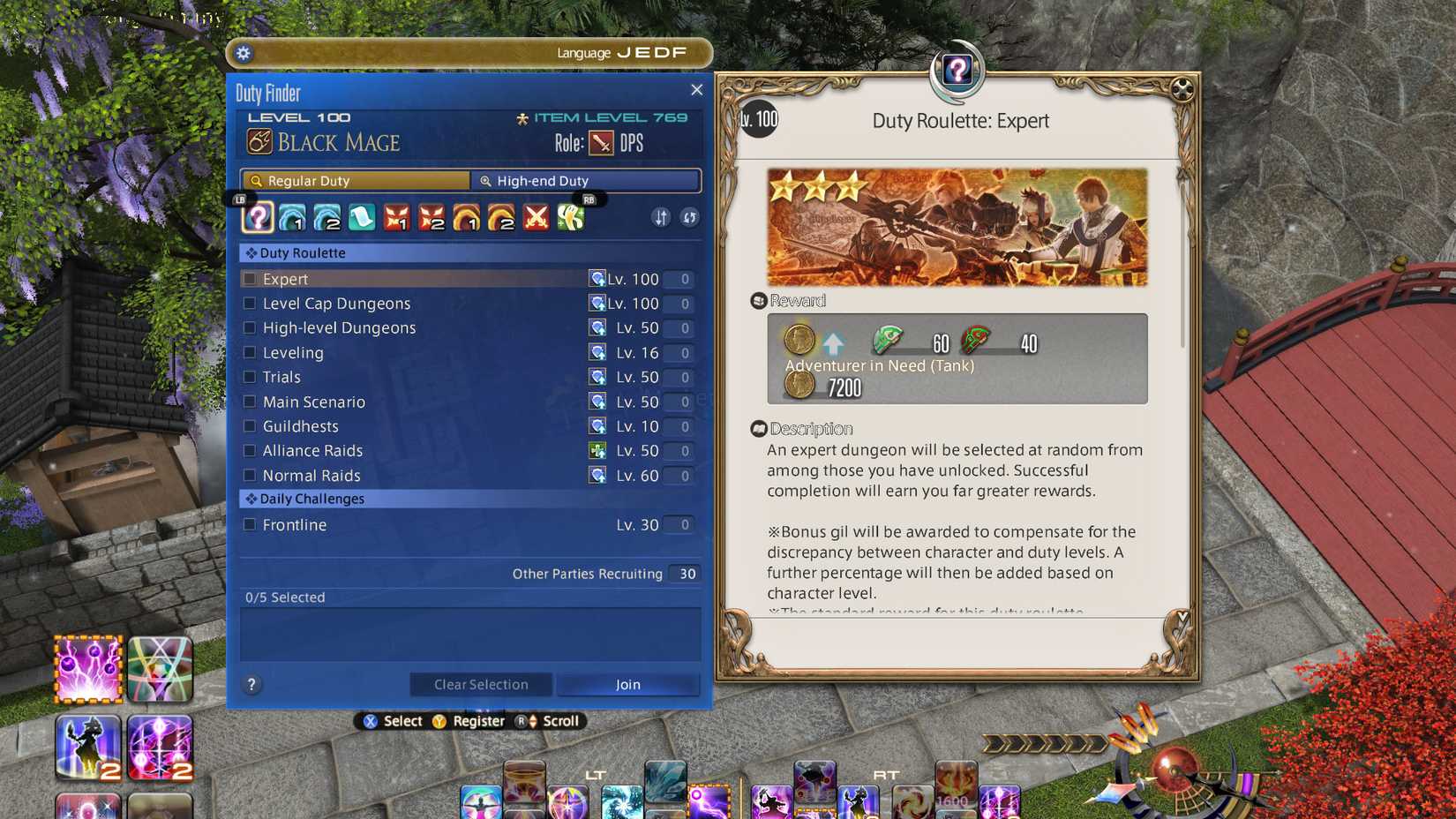Select the Duty Roulette filter icon
The image size is (1456, 819).
click(x=257, y=217)
